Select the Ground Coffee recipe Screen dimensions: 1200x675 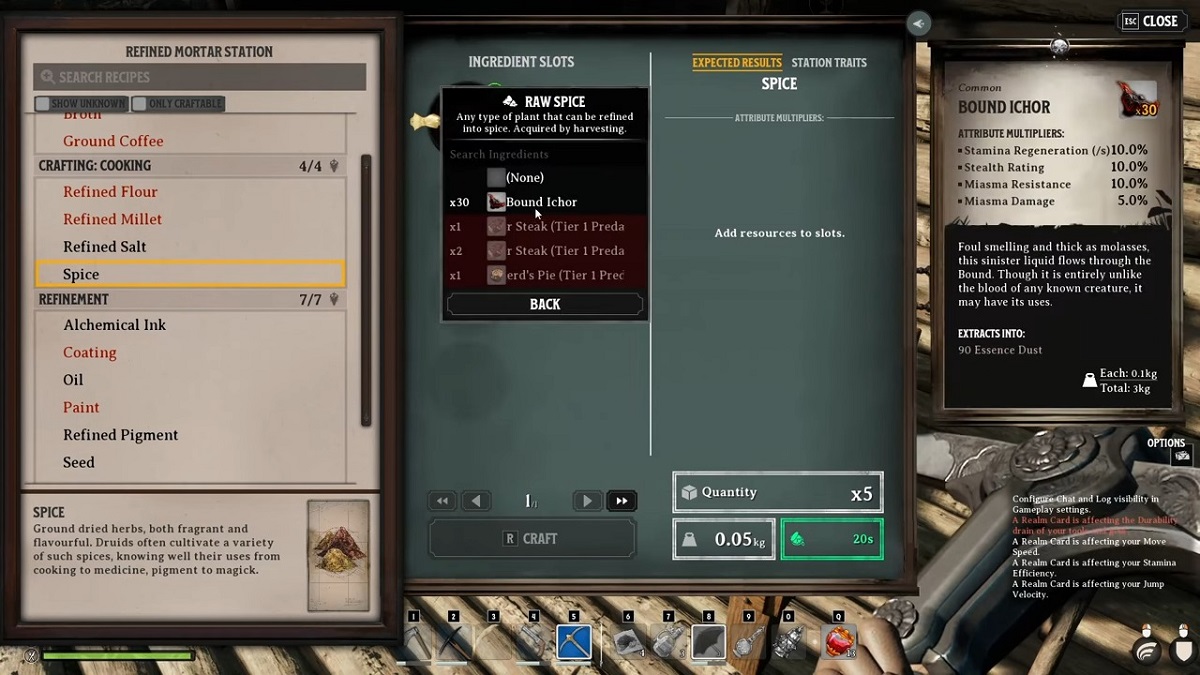tap(113, 141)
